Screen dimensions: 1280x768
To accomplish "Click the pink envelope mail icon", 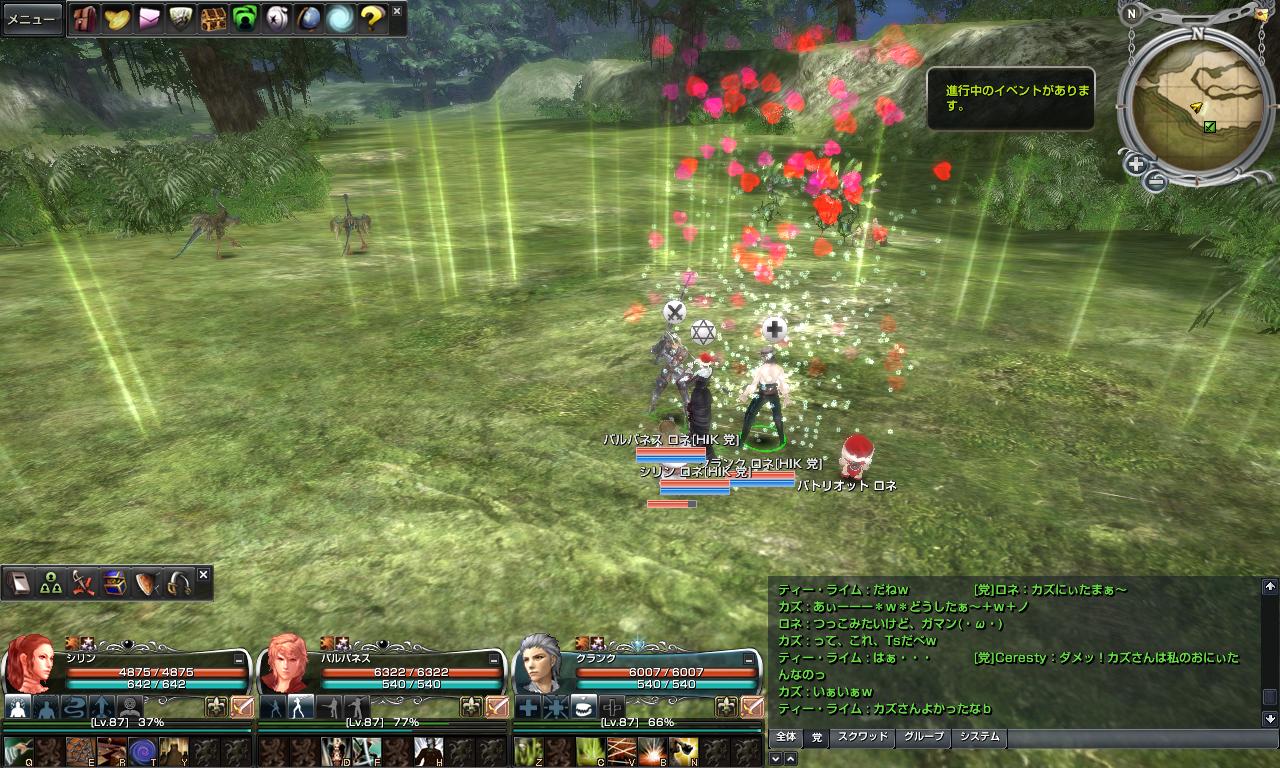I will pyautogui.click(x=149, y=19).
